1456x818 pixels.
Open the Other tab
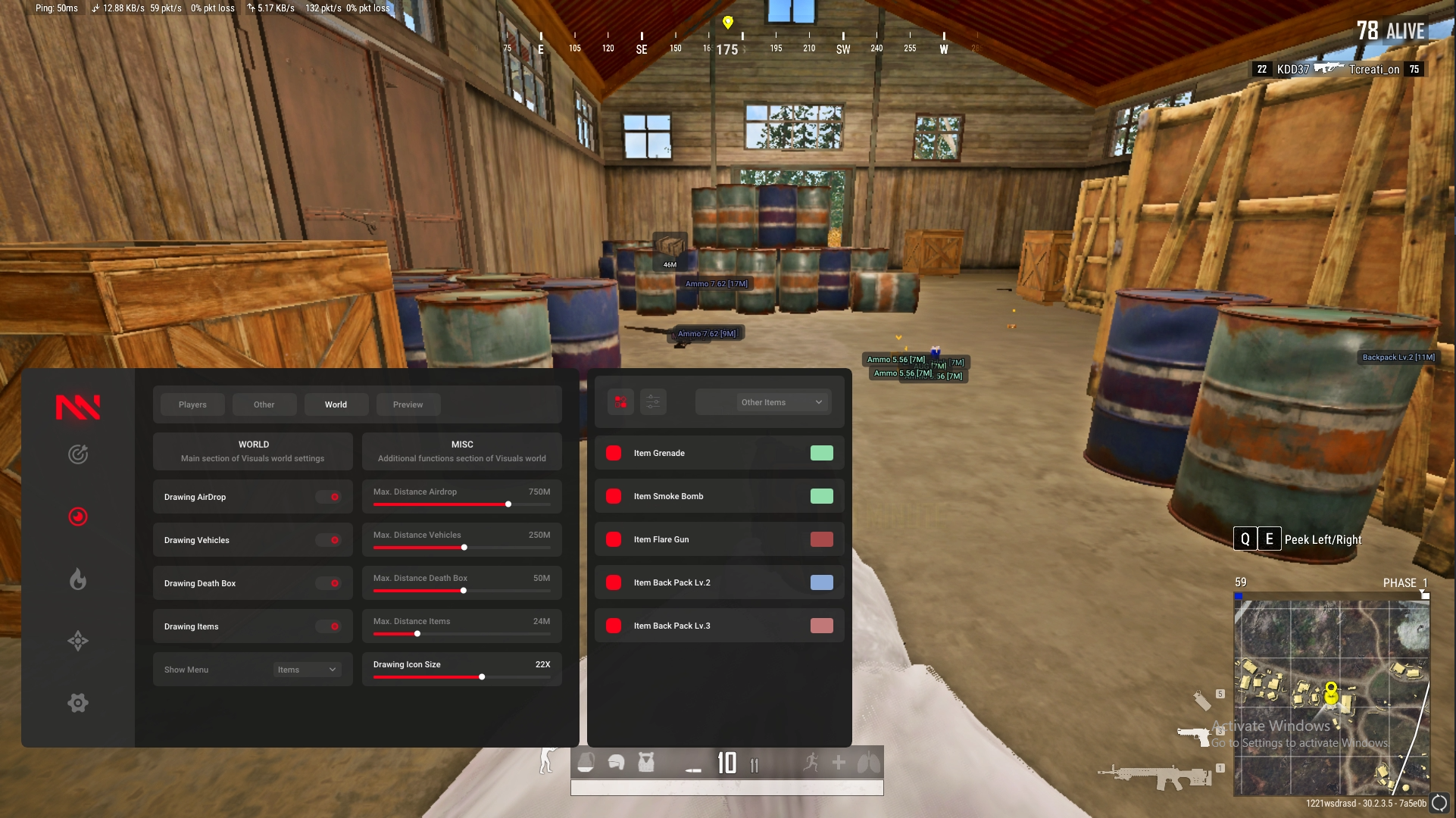pyautogui.click(x=264, y=404)
